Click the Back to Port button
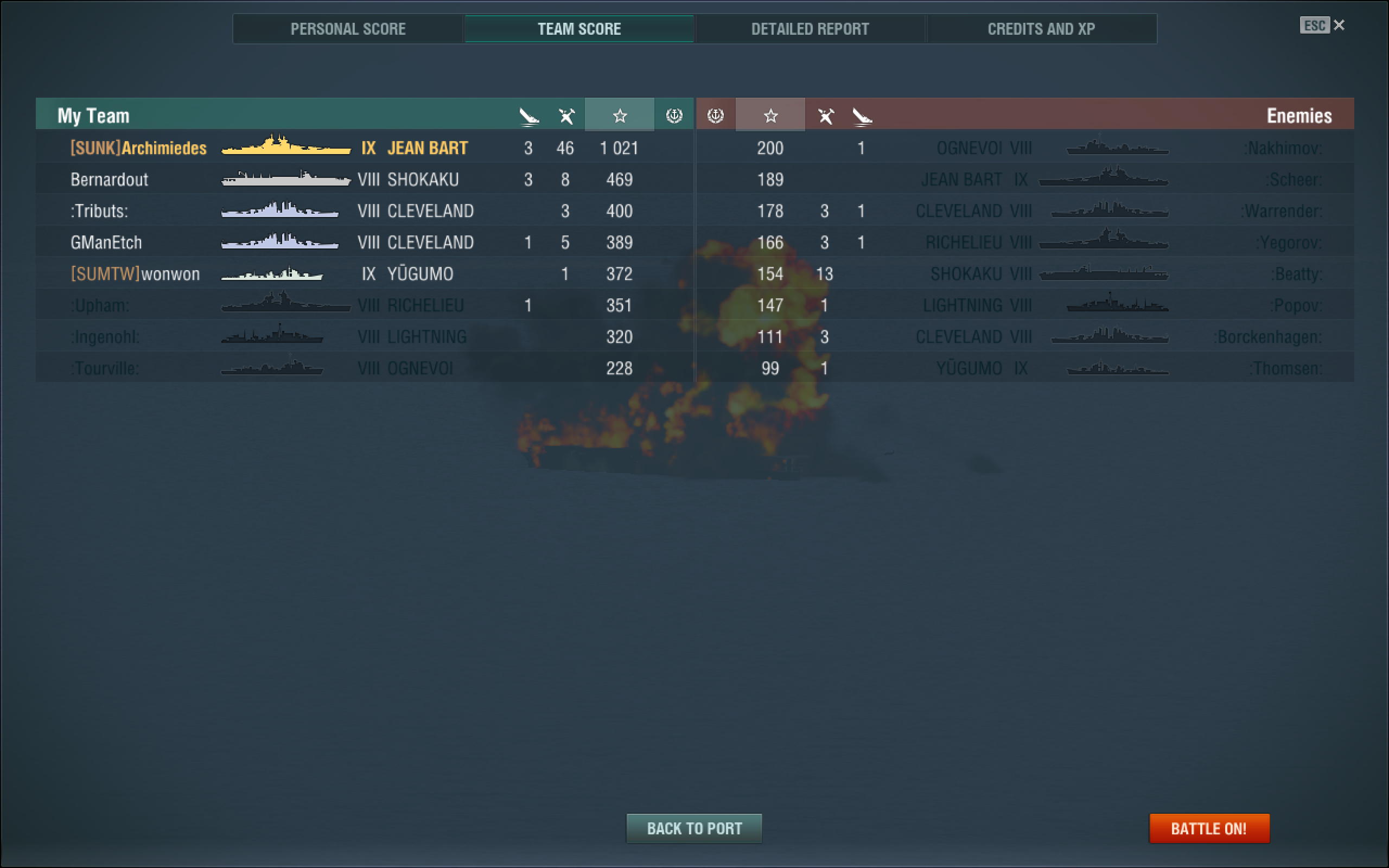The image size is (1389, 868). tap(694, 828)
